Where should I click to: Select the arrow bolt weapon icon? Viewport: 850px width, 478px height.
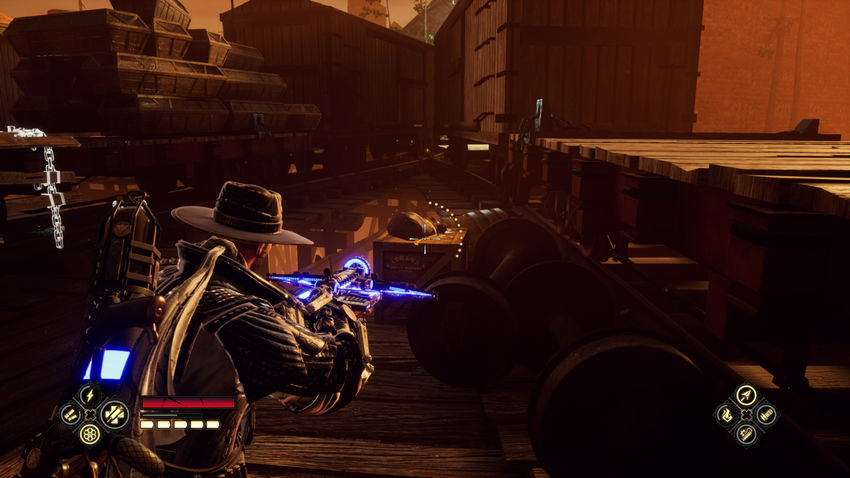745,395
